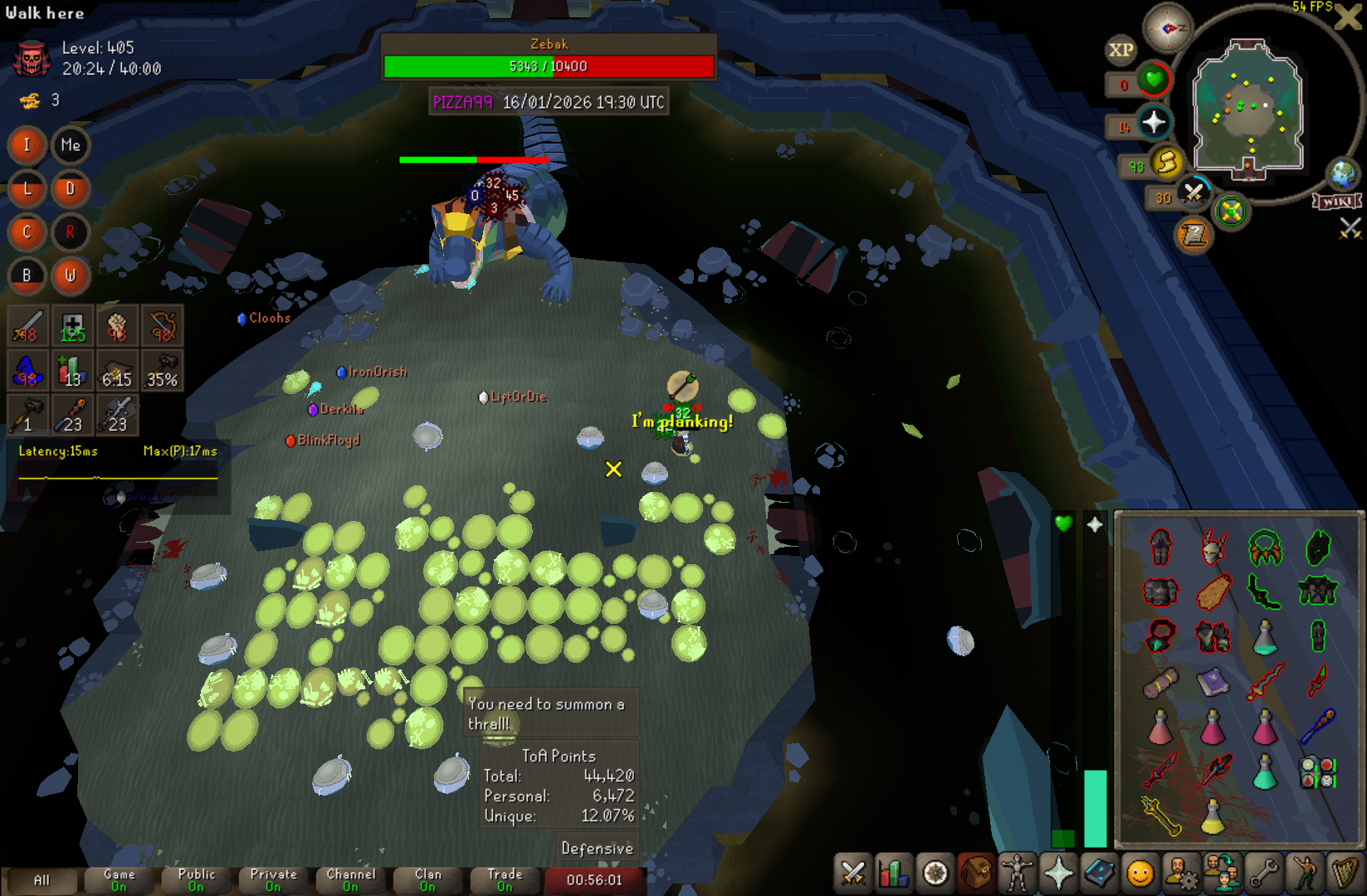Open the world map globe

pos(1342,174)
